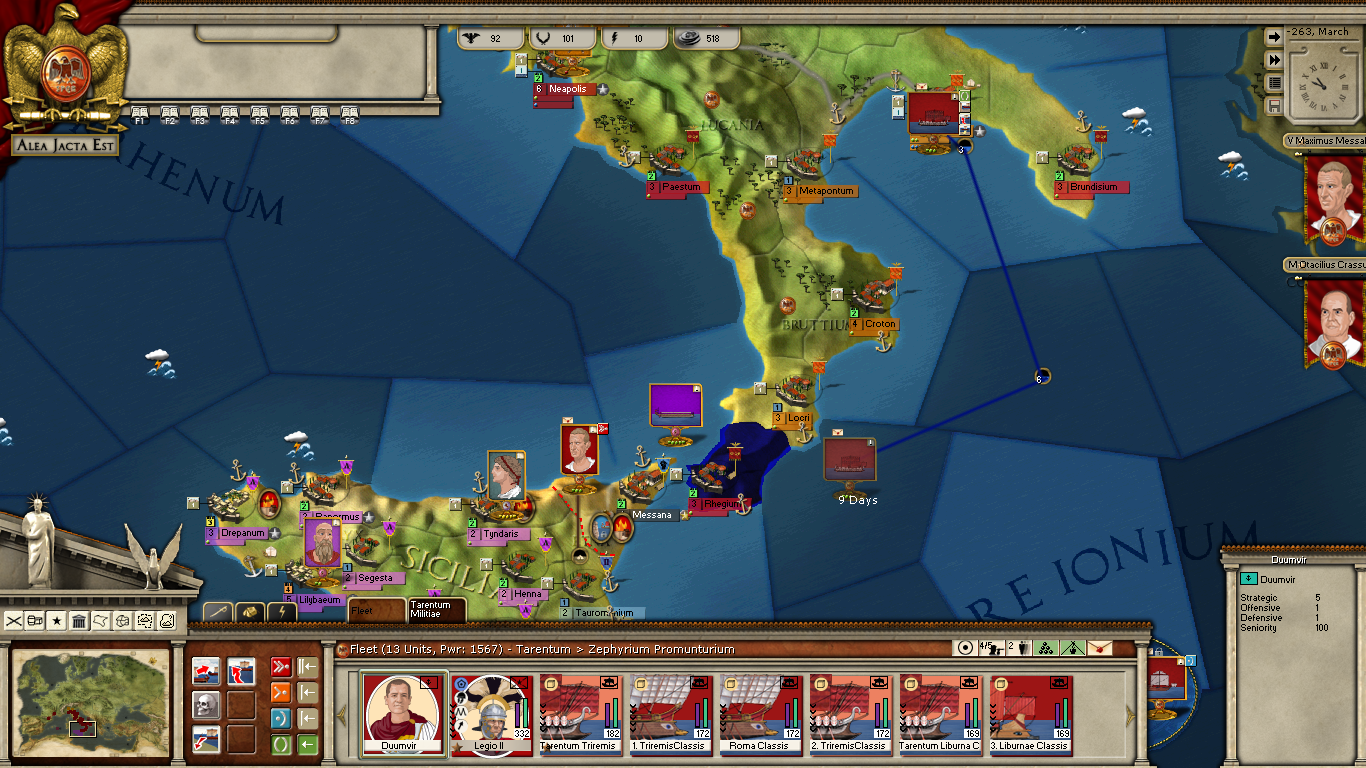The width and height of the screenshot is (1366, 768).
Task: Open the list menu icon beside the clock
Action: click(1274, 83)
